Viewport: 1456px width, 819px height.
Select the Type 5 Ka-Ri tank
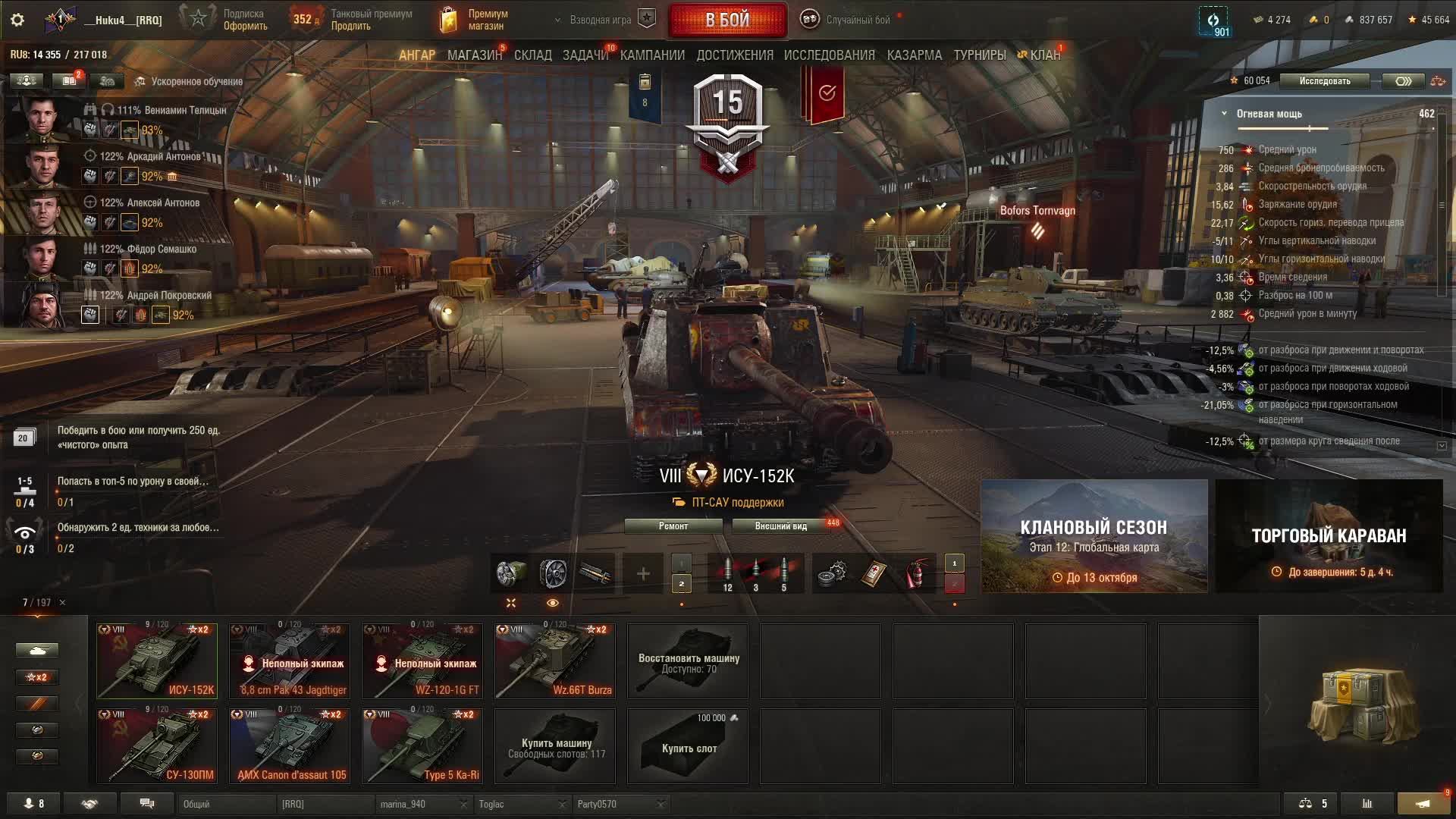tap(422, 745)
